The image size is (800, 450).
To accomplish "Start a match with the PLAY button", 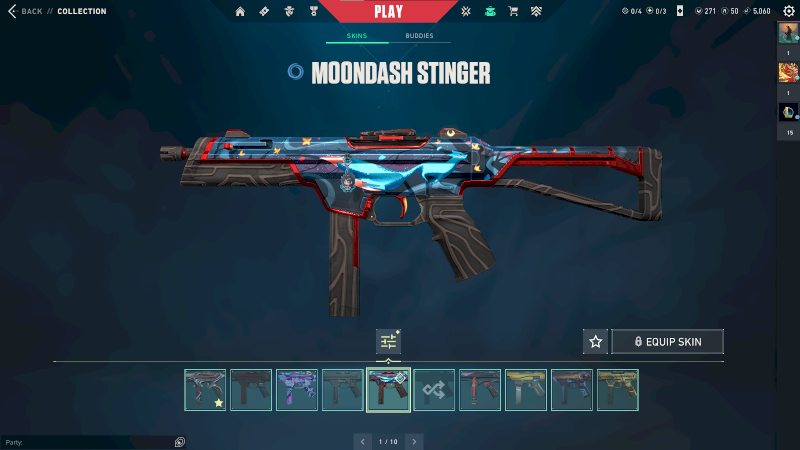I will click(x=388, y=12).
